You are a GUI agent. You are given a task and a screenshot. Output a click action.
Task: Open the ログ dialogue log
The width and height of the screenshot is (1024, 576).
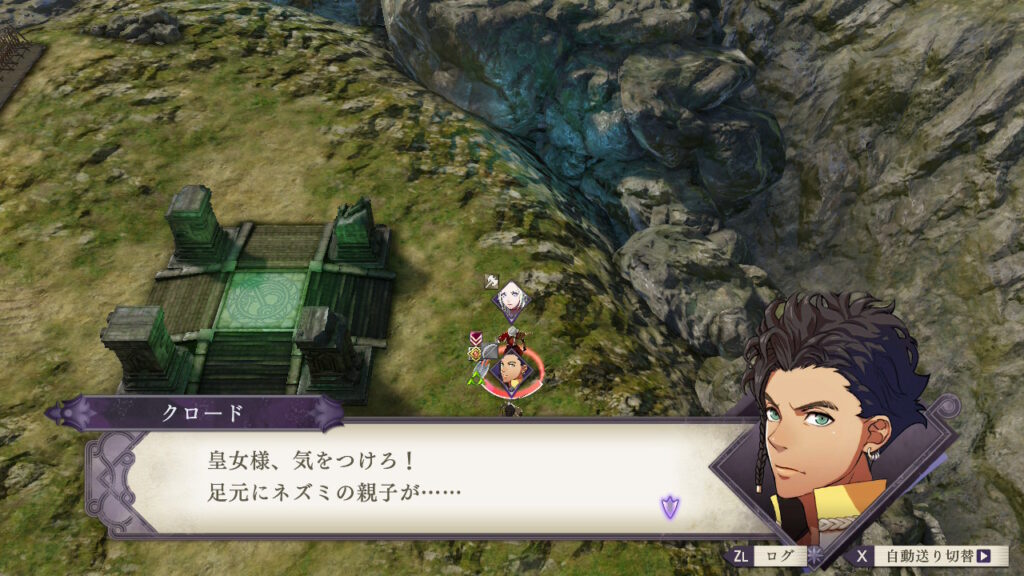pyautogui.click(x=778, y=555)
